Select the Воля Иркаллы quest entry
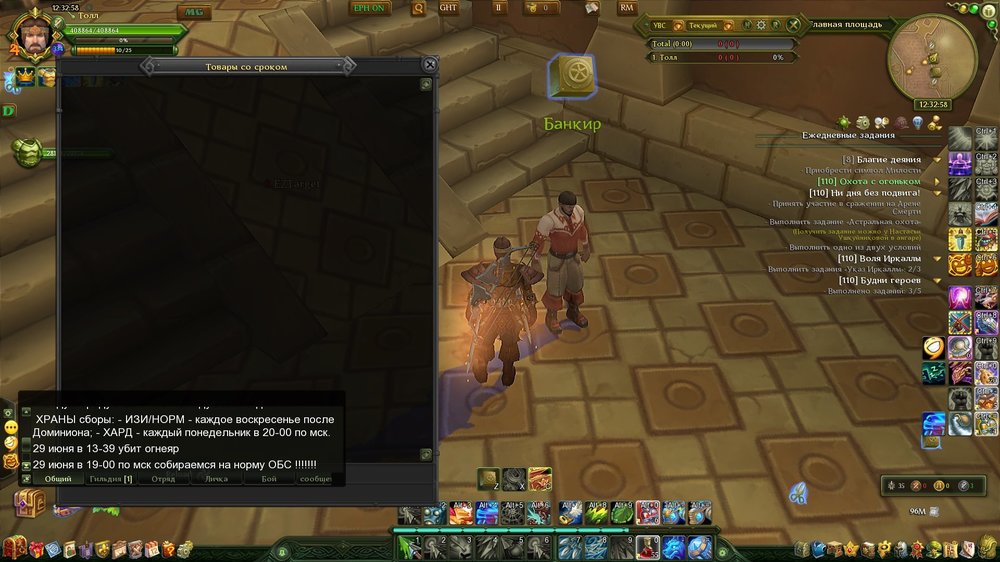Viewport: 1000px width, 562px height. (879, 258)
